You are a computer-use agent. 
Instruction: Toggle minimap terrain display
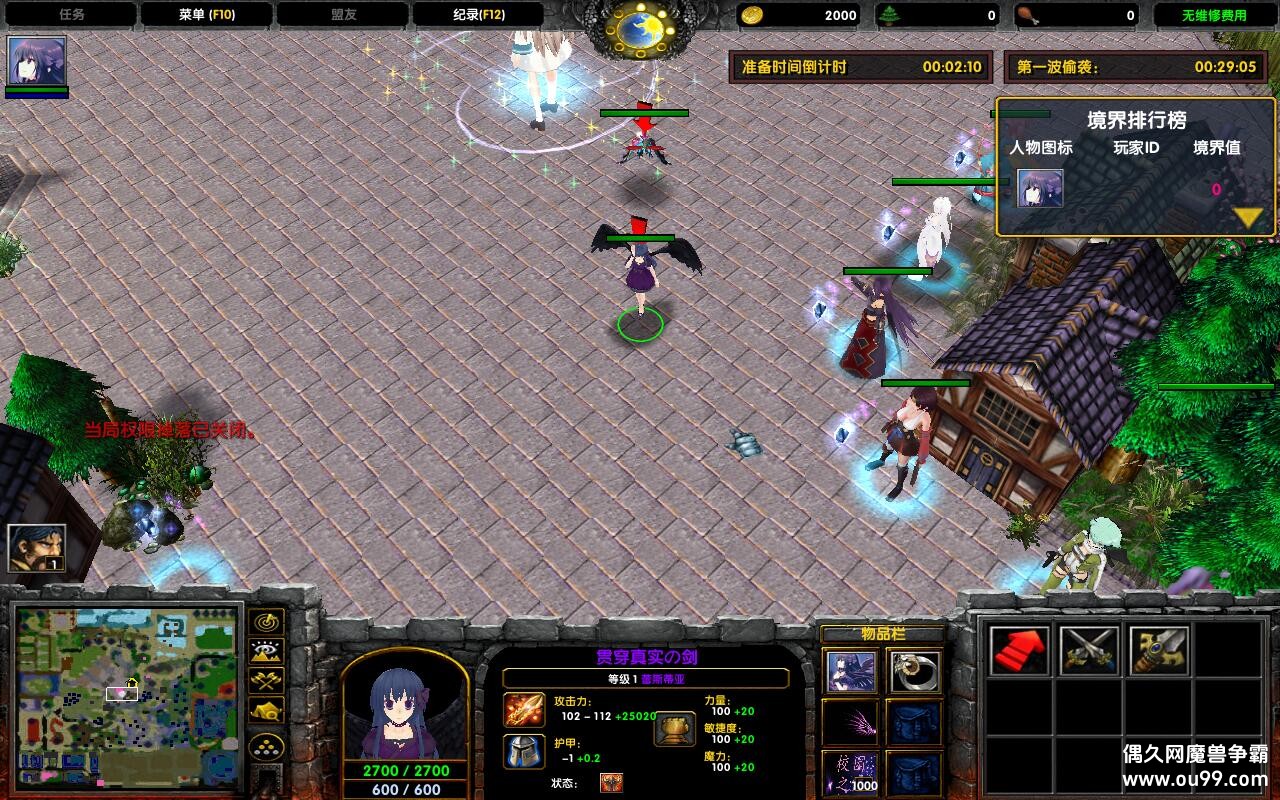(266, 652)
